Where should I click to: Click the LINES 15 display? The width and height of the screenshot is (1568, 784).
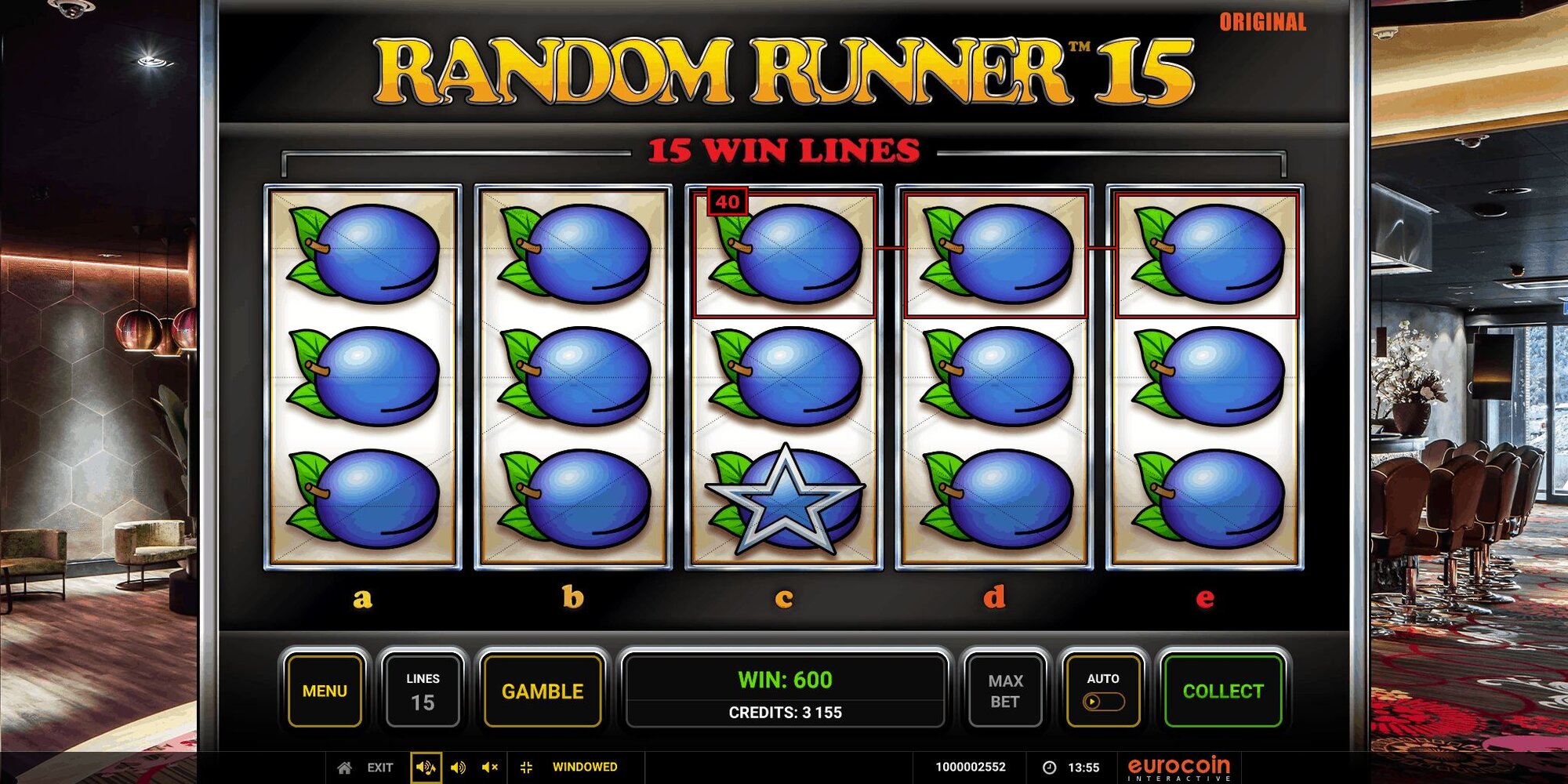coord(422,691)
